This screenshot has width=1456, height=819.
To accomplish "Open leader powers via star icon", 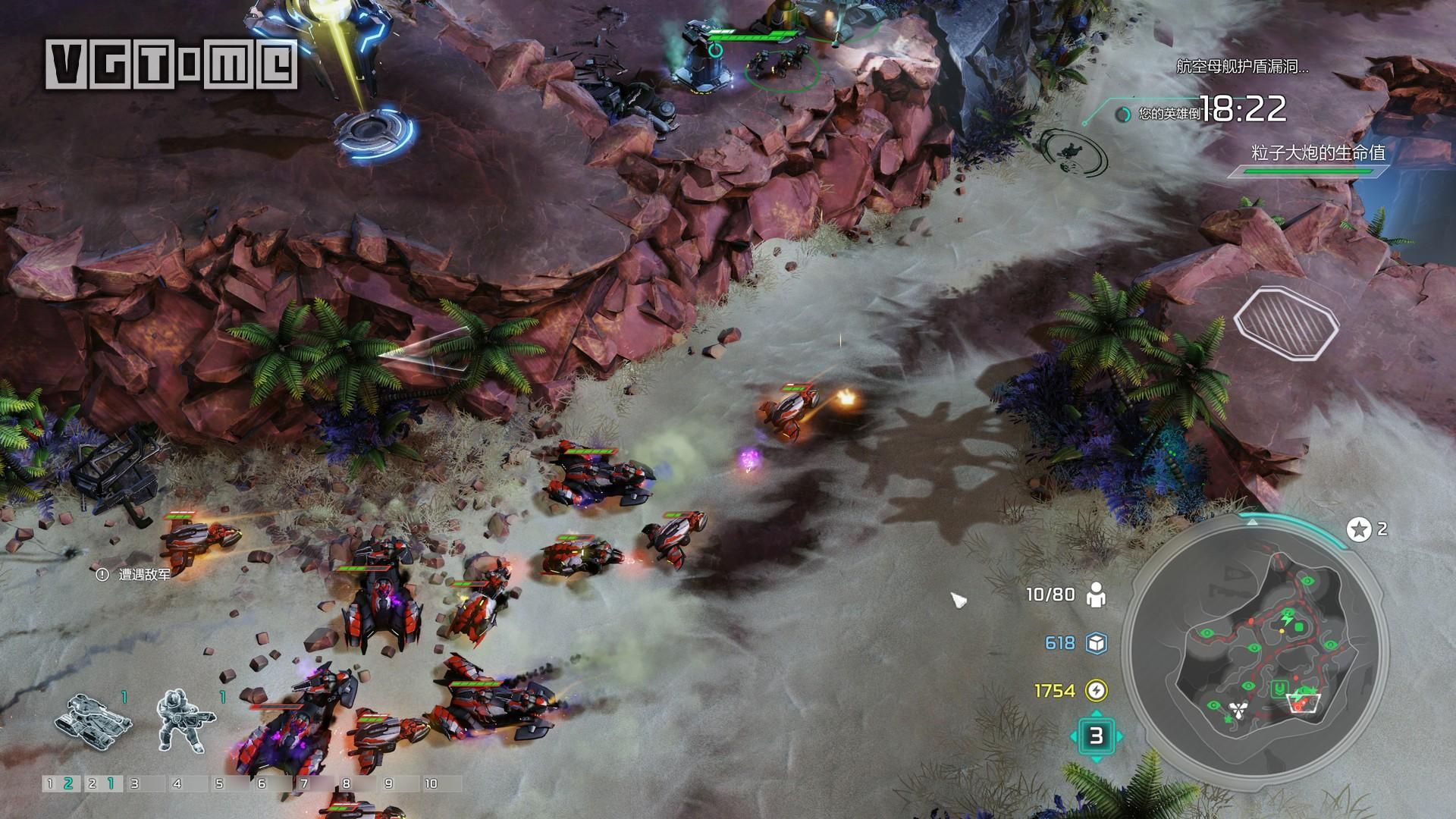I will click(x=1358, y=529).
